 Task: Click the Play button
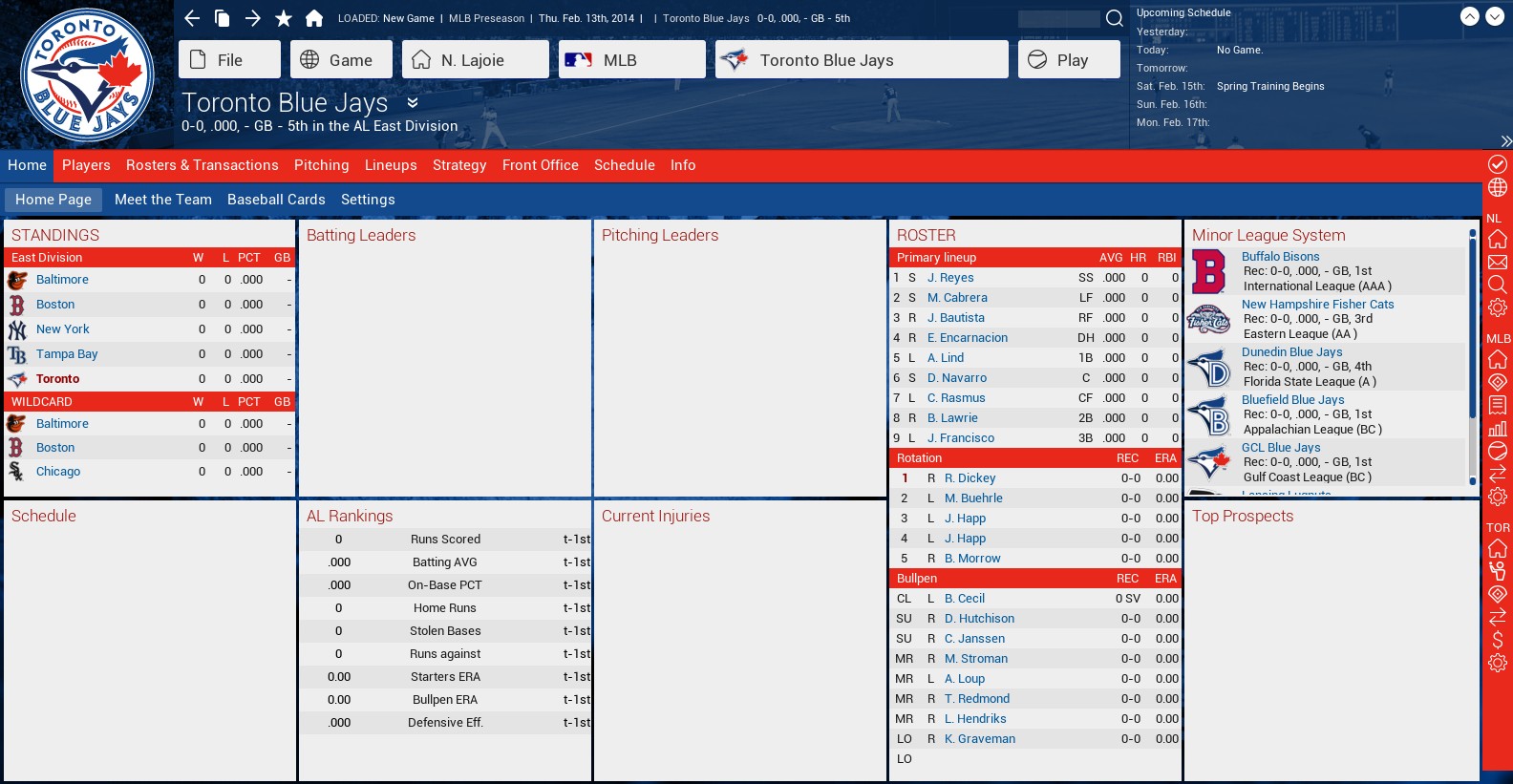[1069, 60]
